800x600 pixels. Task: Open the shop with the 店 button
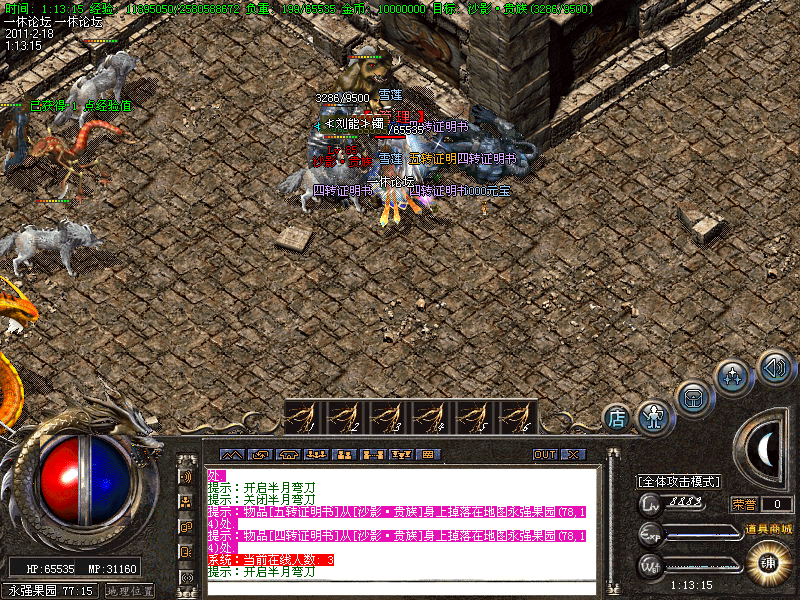coord(617,417)
